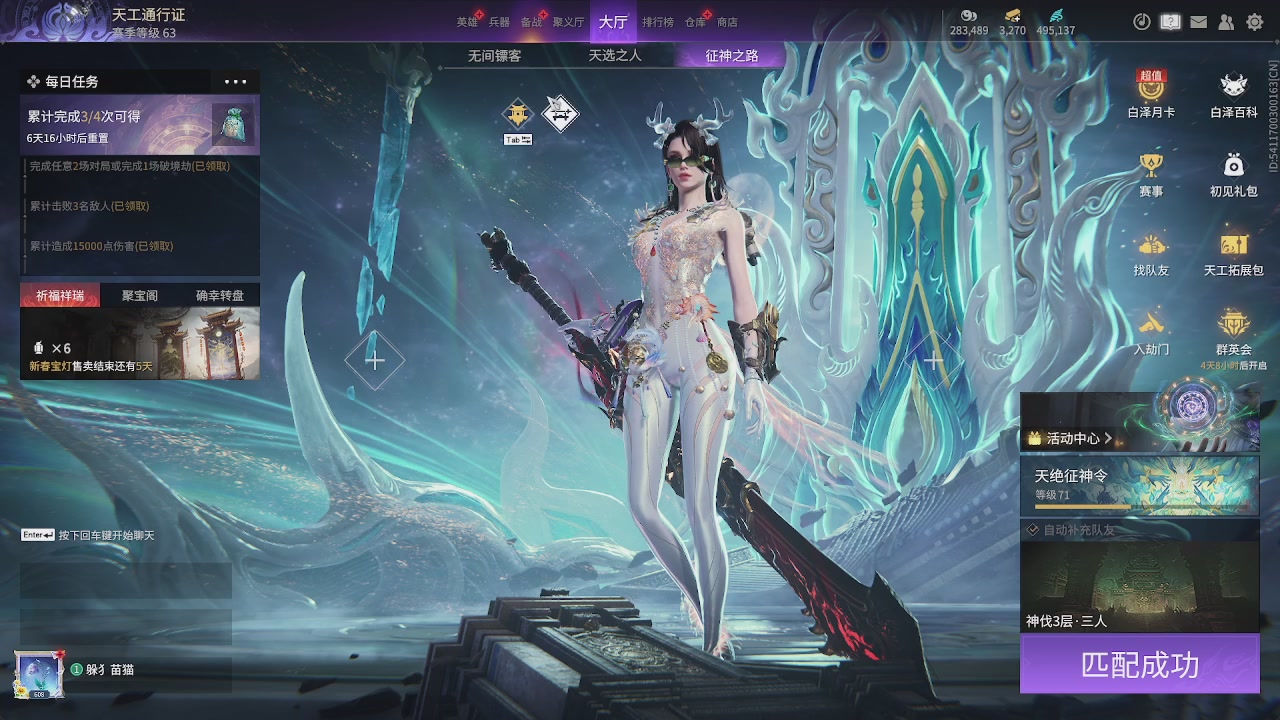Open the friends list icon

(x=1226, y=22)
